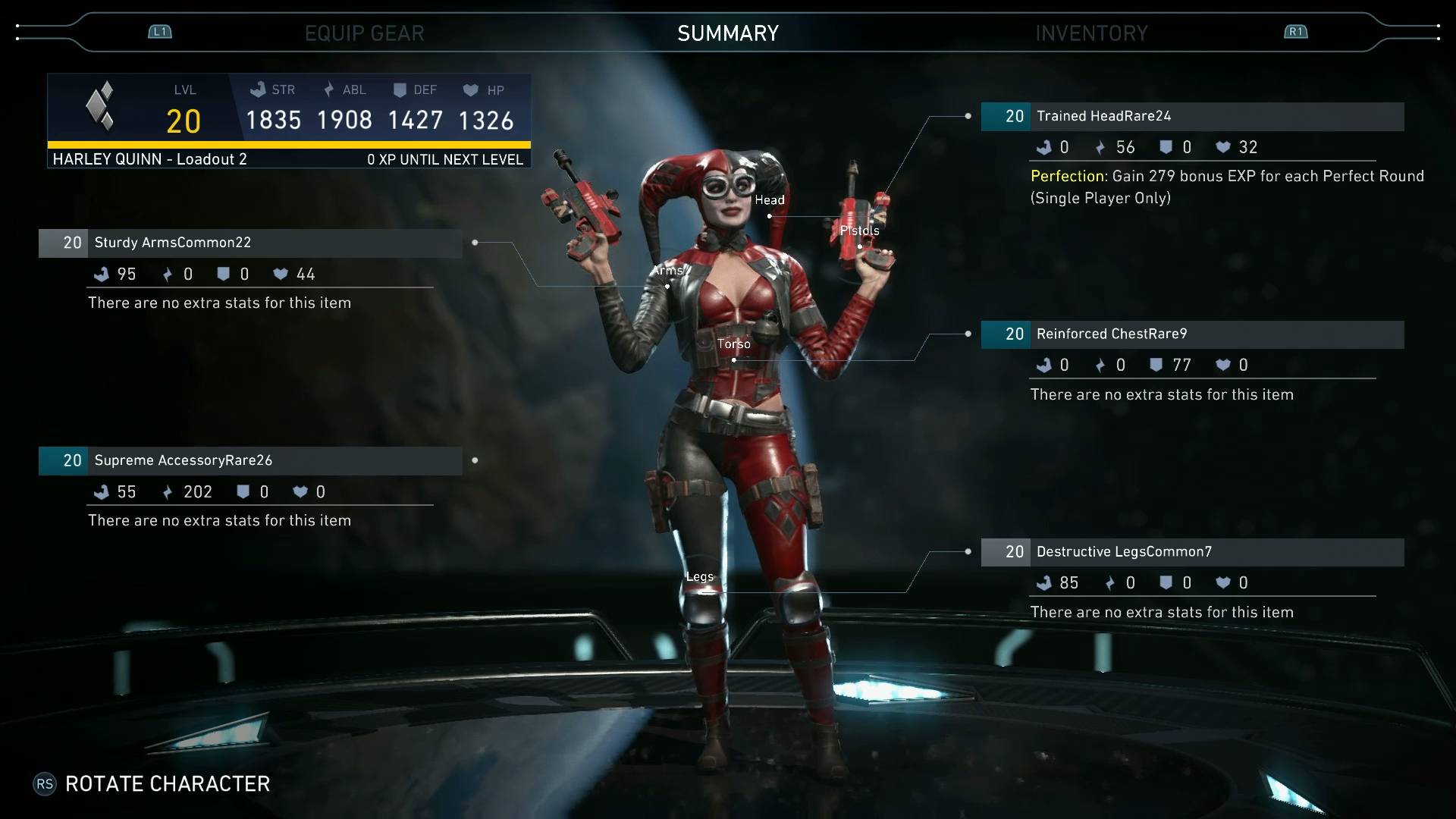The image size is (1456, 819).
Task: Select the Trained HeadRare24 gear entry
Action: tap(1192, 117)
